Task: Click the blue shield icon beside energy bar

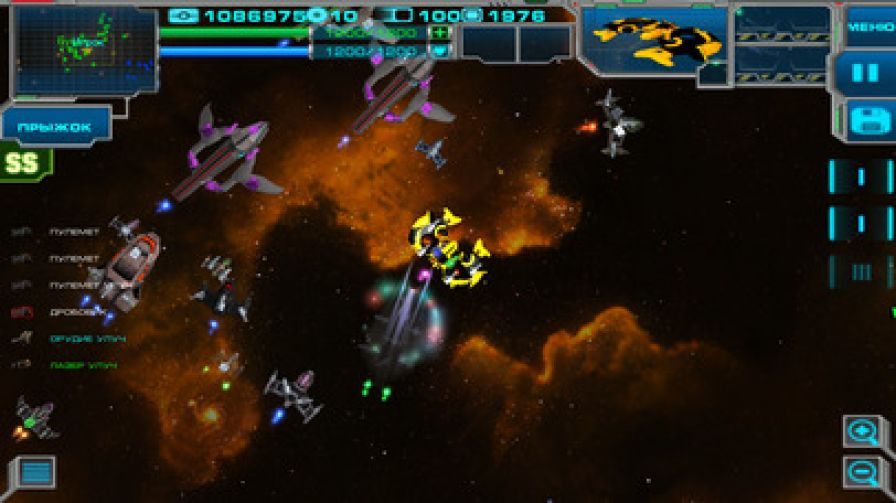Action: pos(440,50)
